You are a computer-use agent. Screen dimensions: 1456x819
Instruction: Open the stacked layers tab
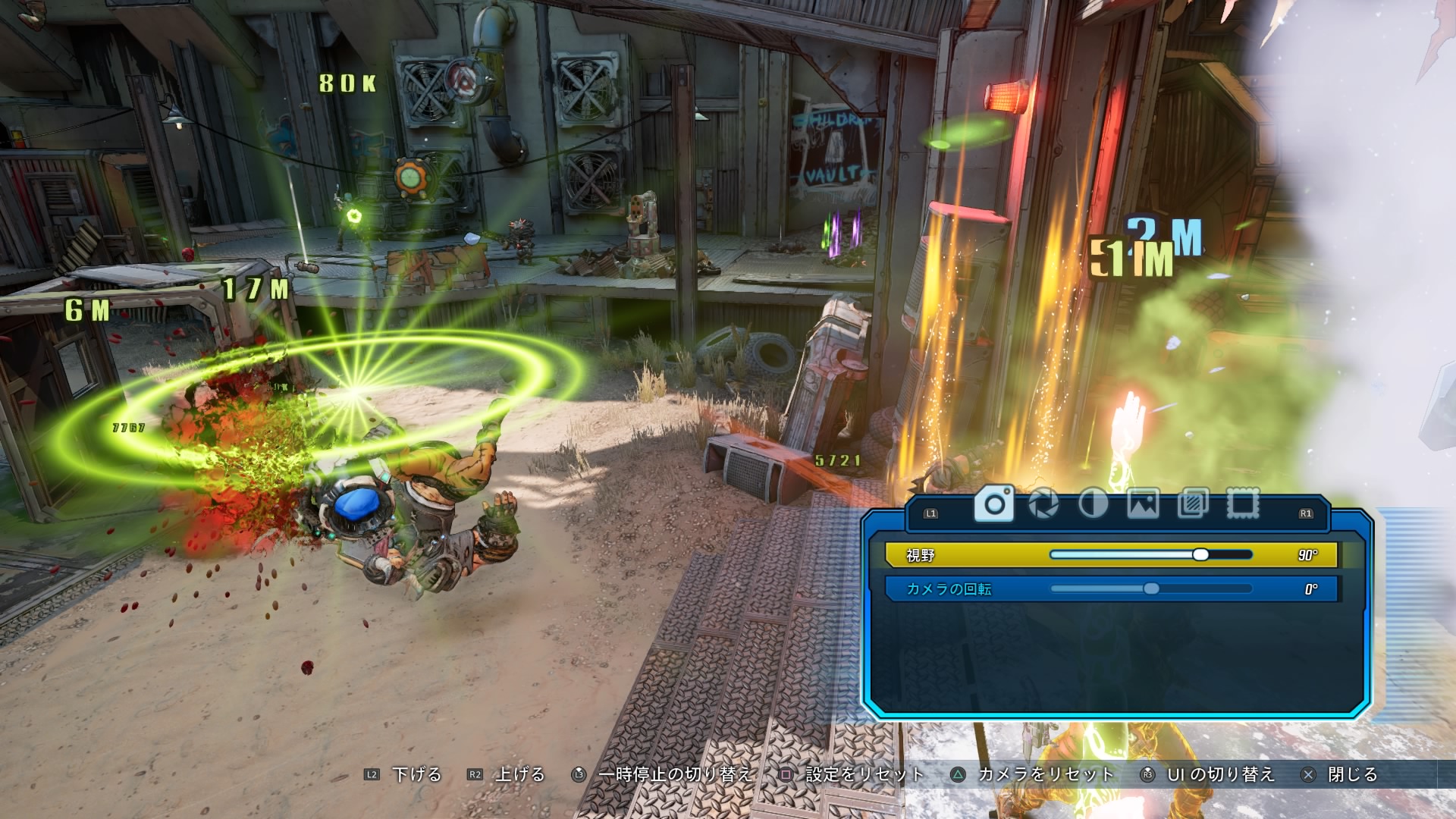pos(1193,504)
